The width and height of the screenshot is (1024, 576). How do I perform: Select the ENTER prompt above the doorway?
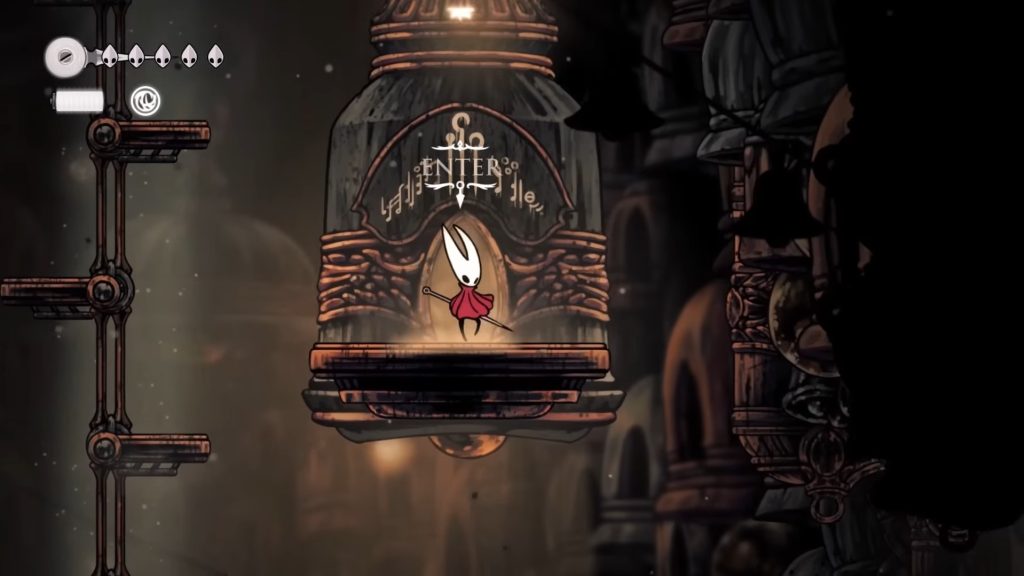(x=460, y=165)
